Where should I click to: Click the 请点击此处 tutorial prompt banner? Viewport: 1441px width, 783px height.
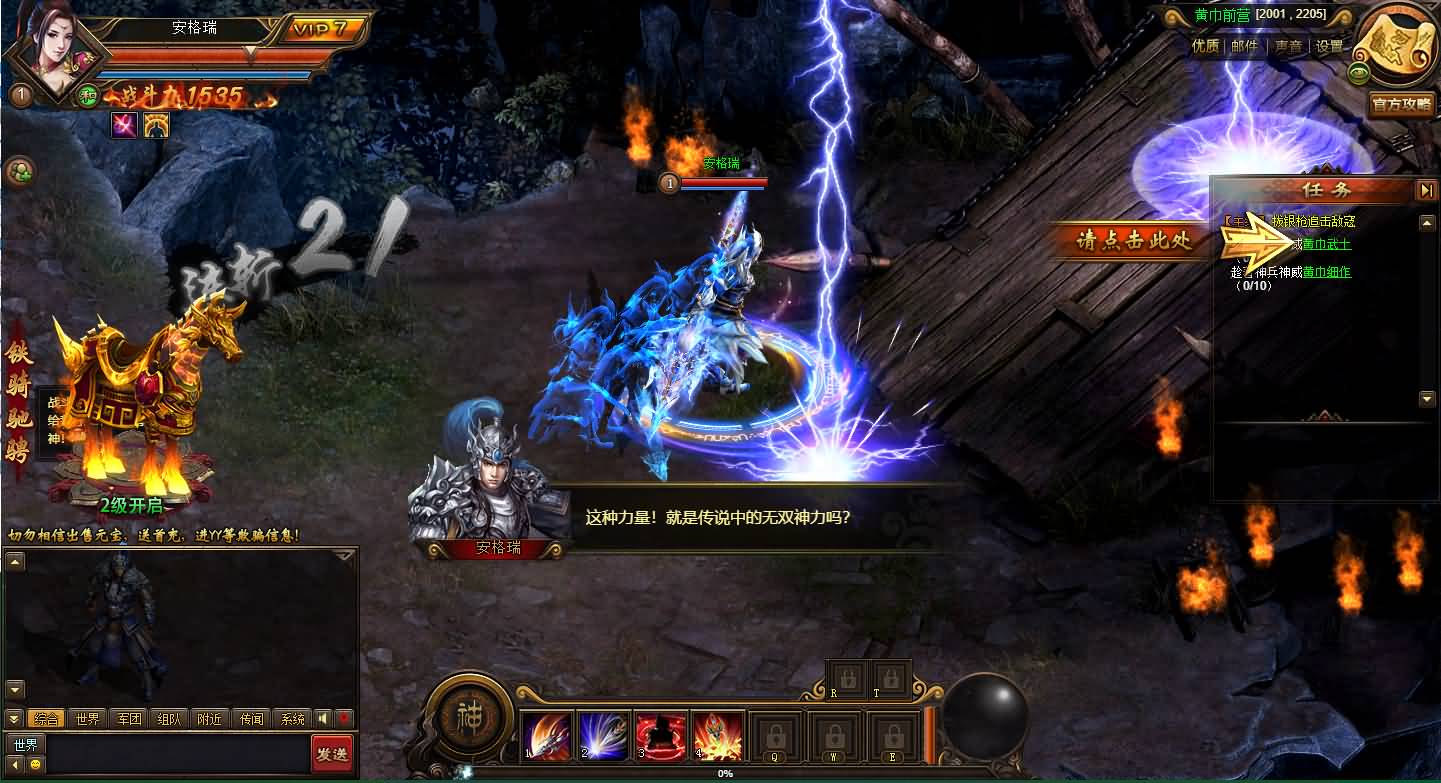(x=1134, y=241)
